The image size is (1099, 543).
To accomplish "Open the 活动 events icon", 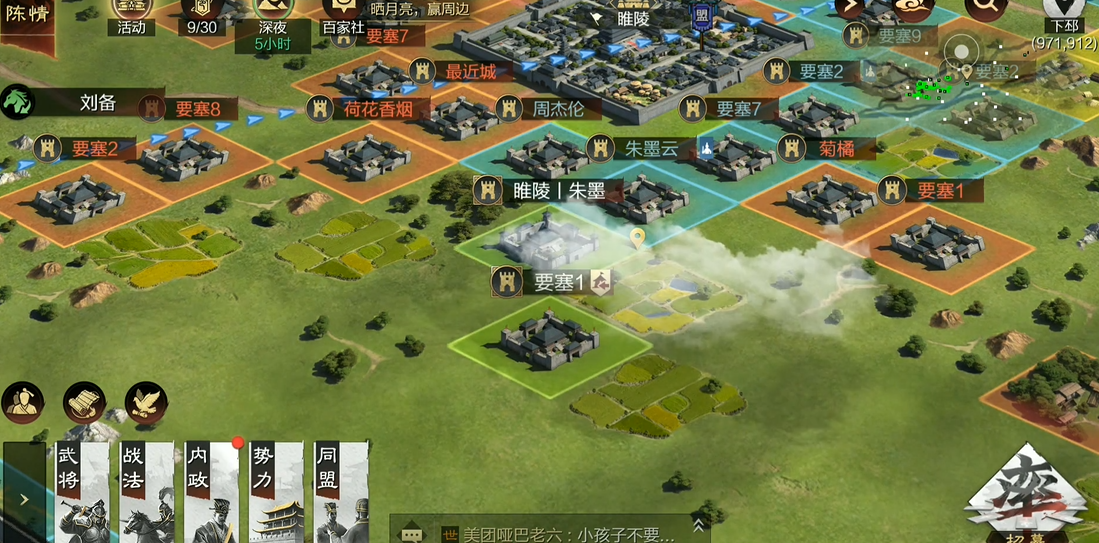I will point(131,15).
